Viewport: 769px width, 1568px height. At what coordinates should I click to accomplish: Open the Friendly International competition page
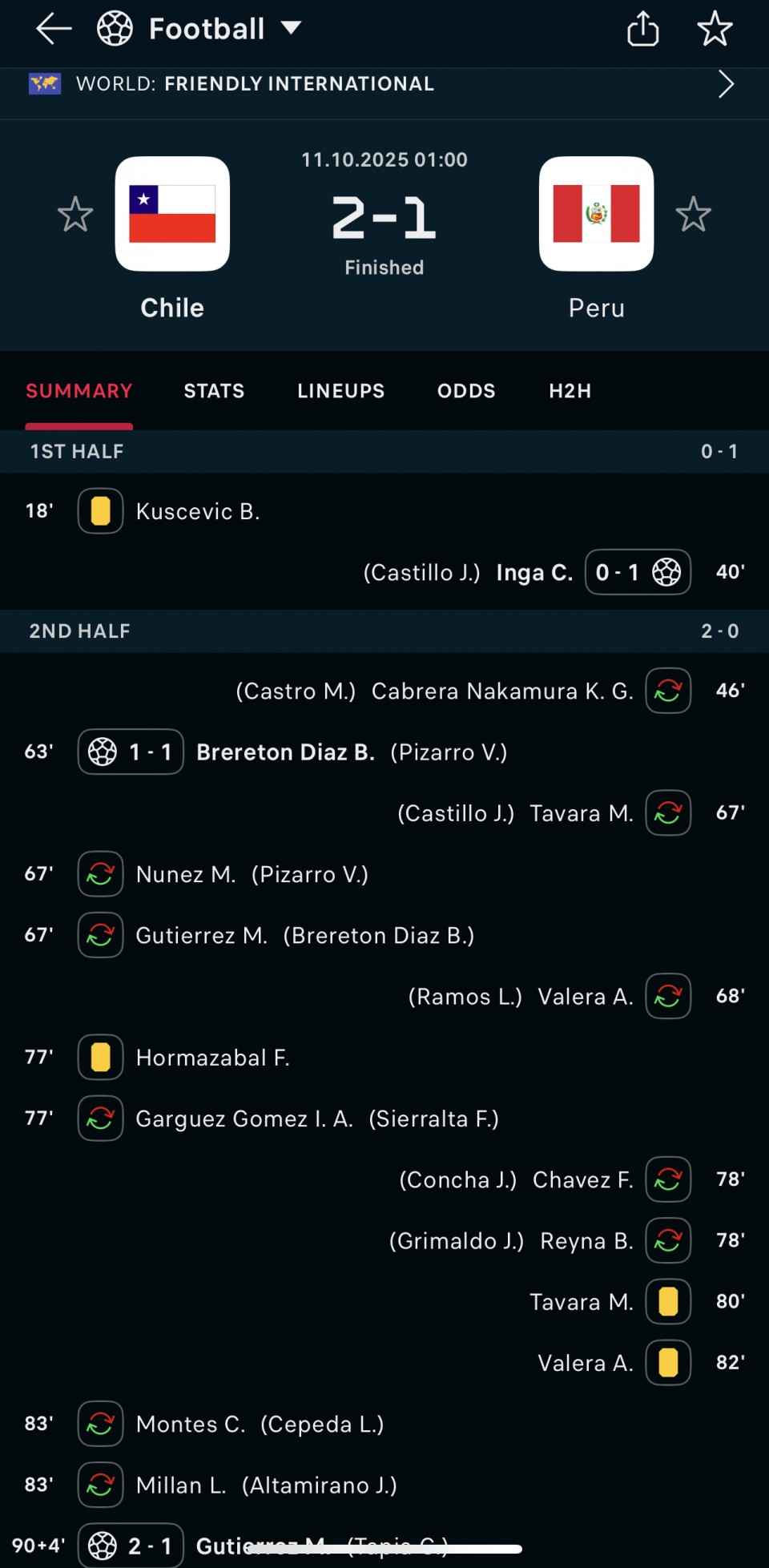click(384, 84)
